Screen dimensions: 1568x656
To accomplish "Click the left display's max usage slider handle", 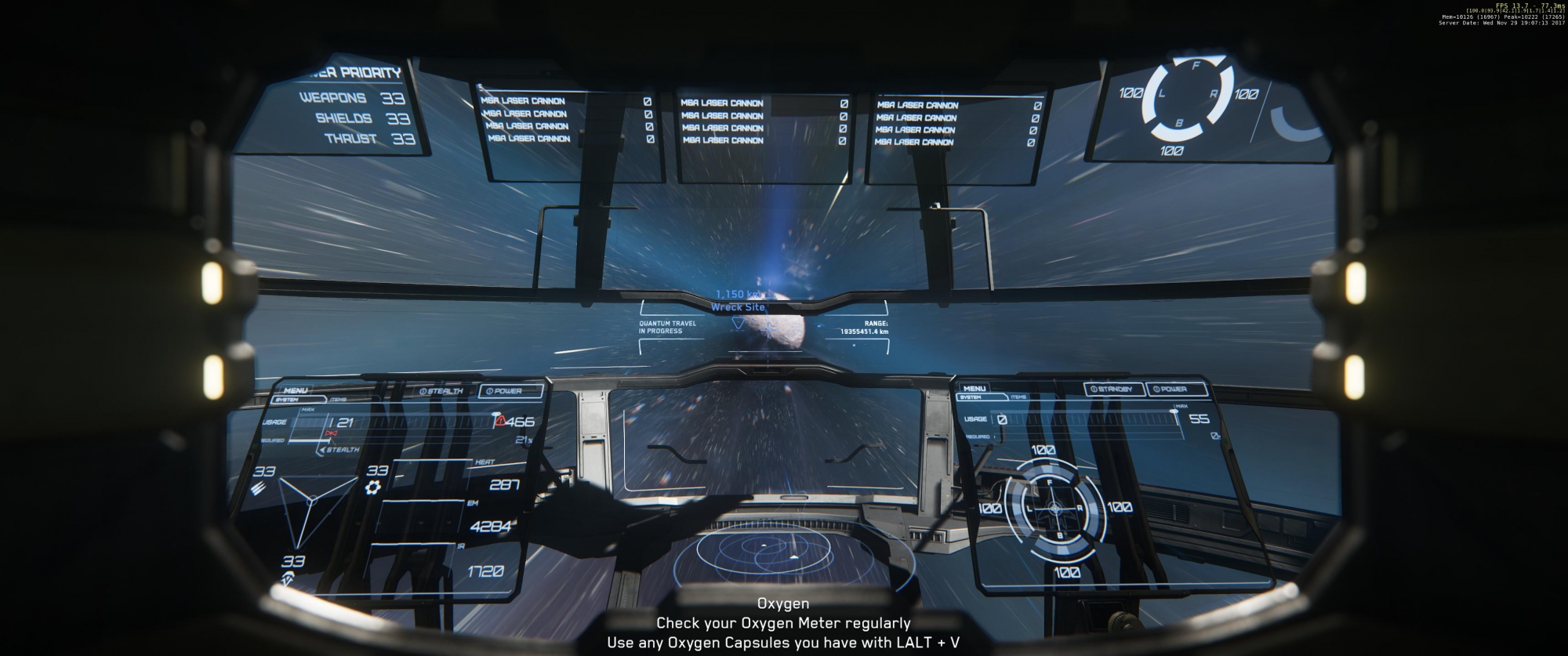I will click(495, 415).
